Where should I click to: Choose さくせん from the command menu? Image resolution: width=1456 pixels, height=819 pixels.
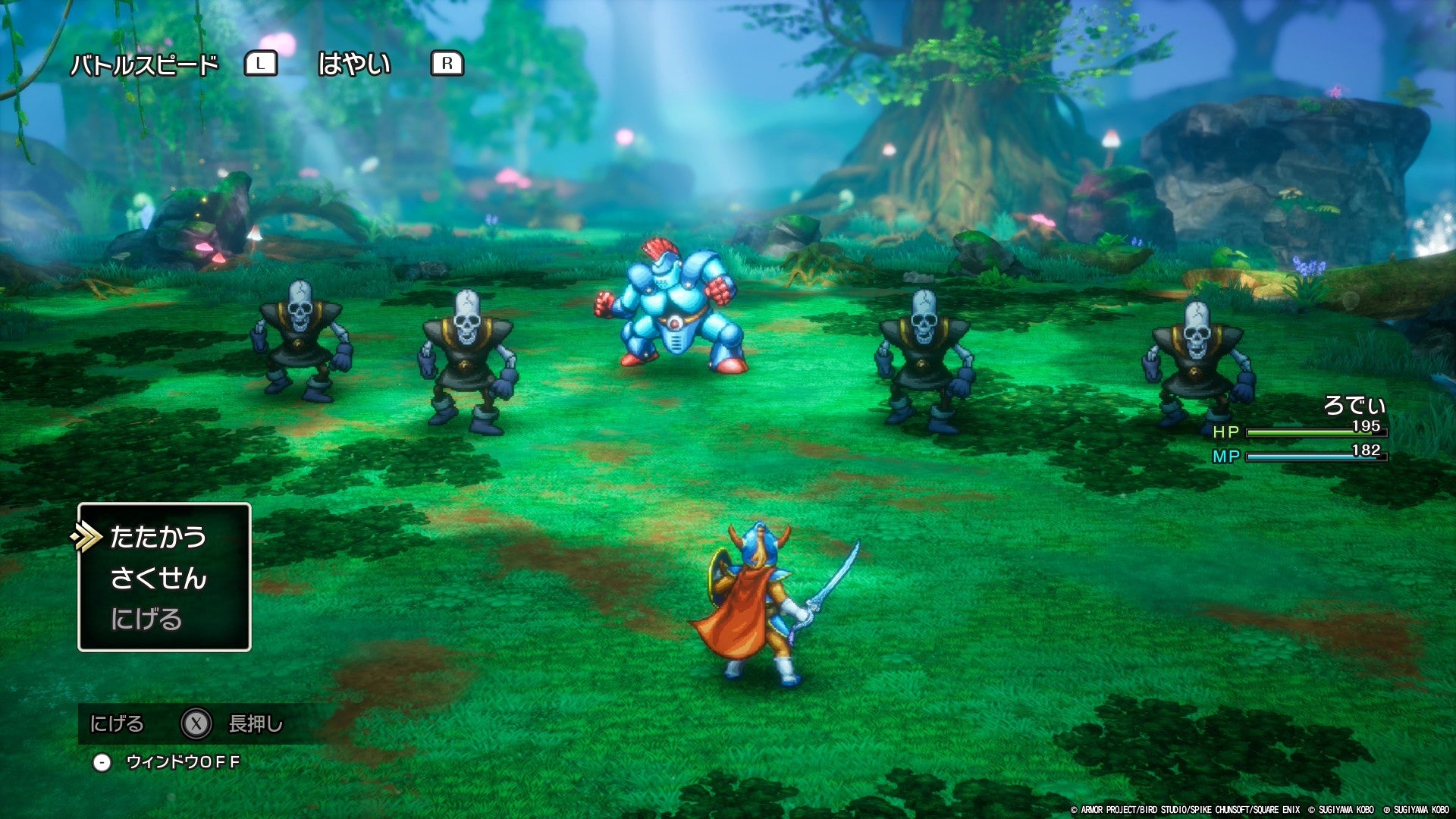point(158,579)
